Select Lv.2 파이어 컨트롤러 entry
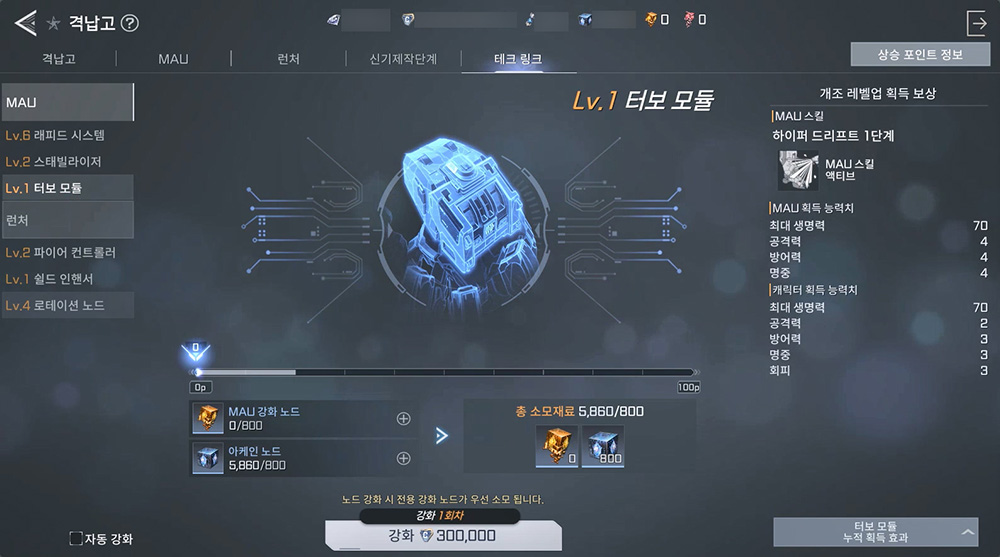The height and width of the screenshot is (557, 1000). [67, 253]
